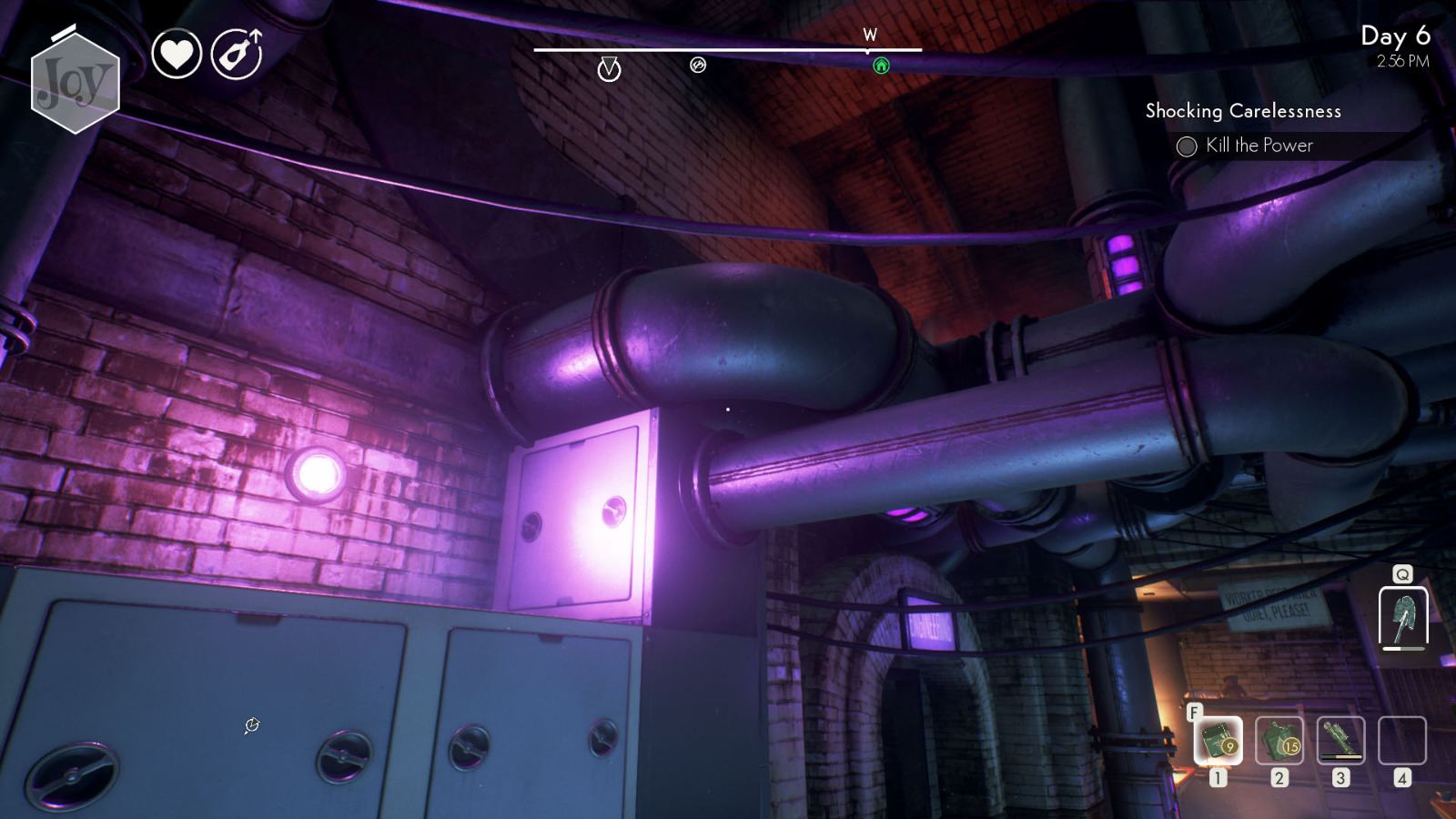
Task: Toggle the Kill the Power objective circle
Action: coord(1187,146)
